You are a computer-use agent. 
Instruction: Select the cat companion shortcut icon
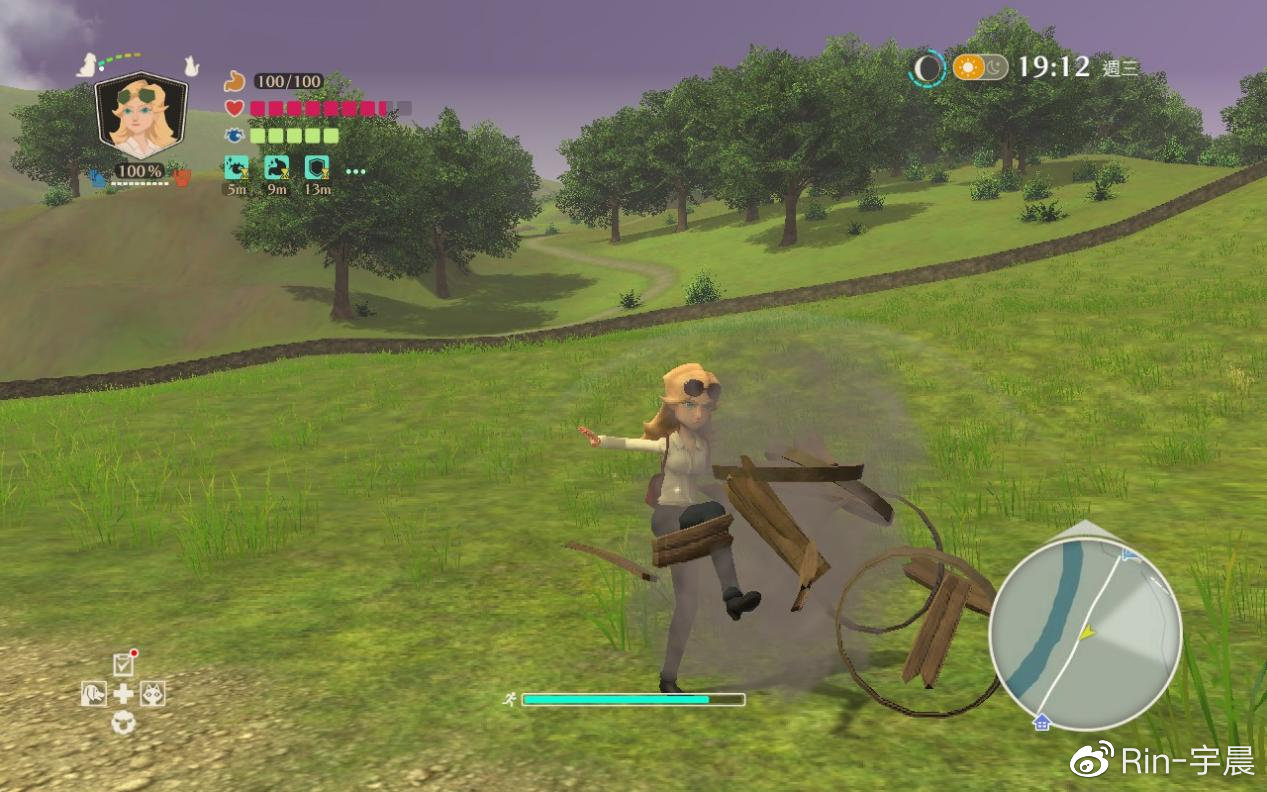[152, 693]
